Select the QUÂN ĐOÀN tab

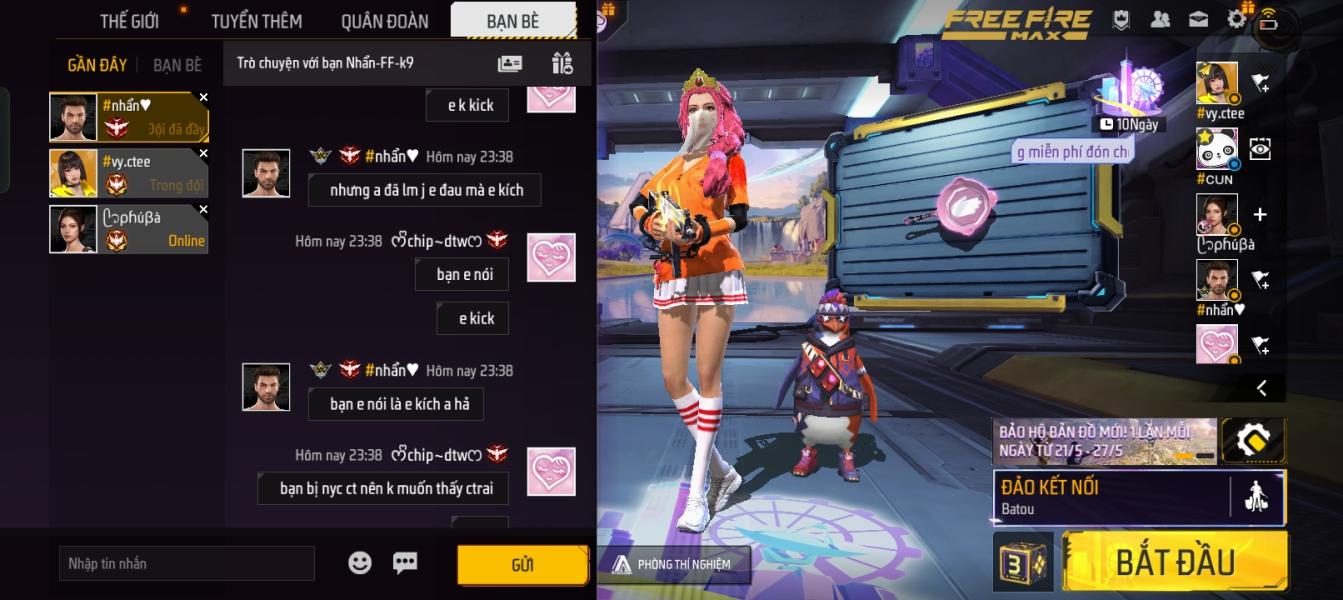(384, 20)
